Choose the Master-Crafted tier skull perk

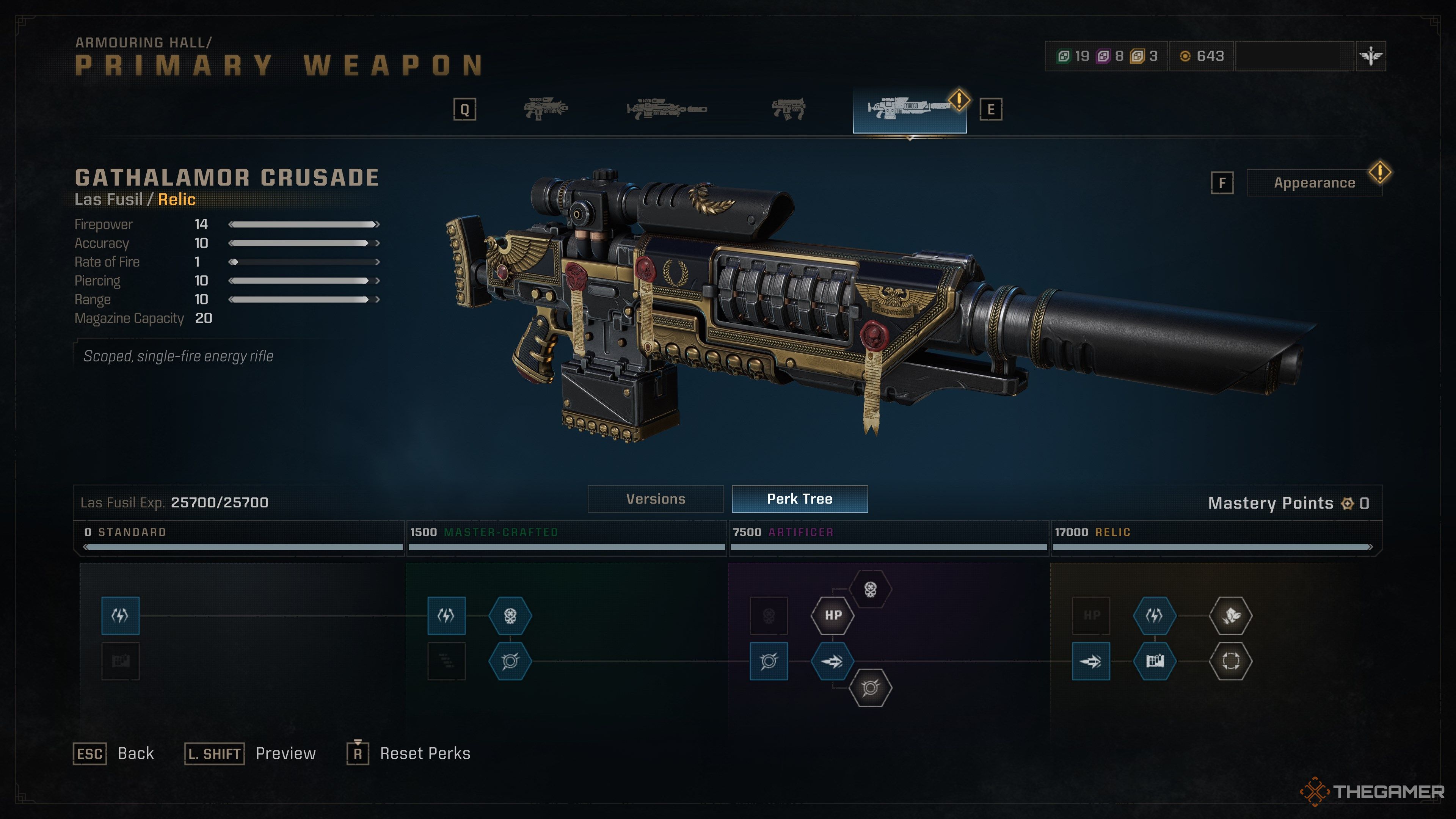[510, 615]
